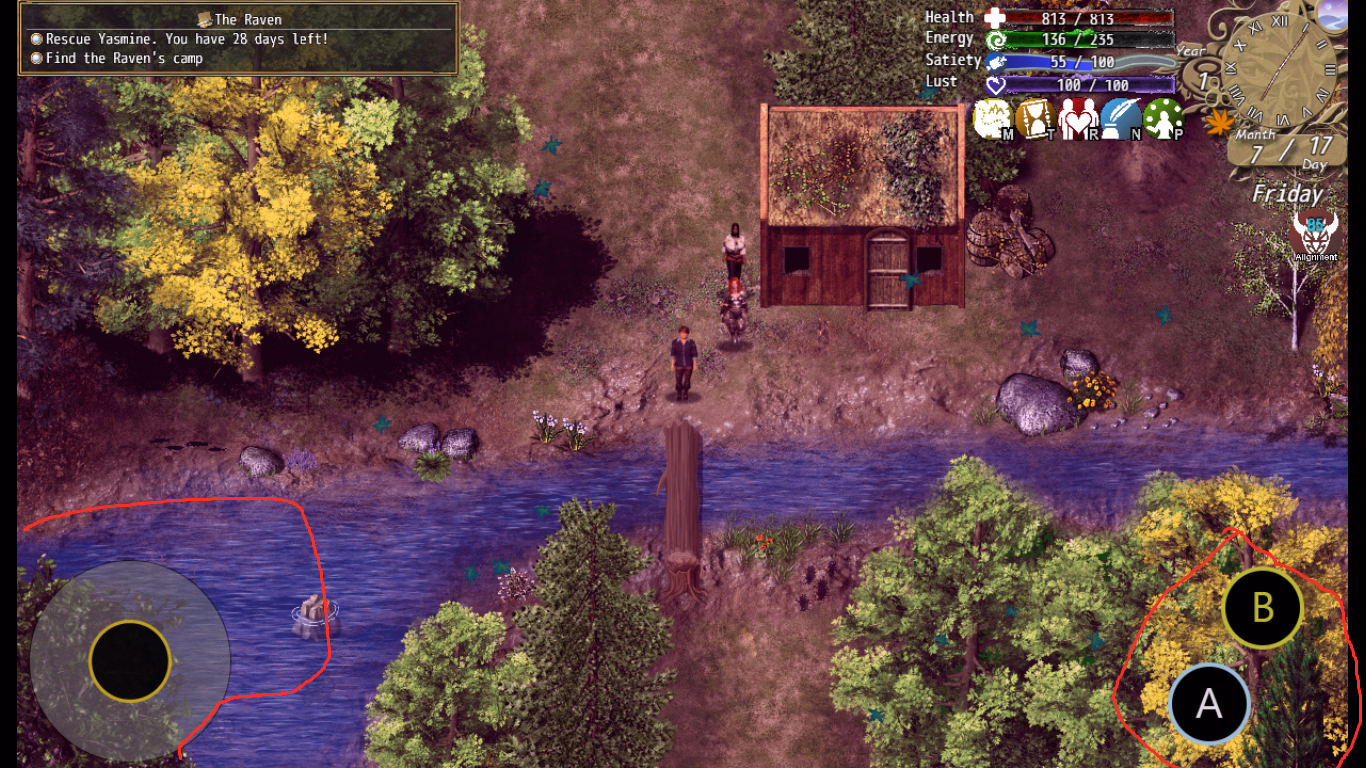Open the quill notes icon marked N
Screen dimensions: 1366x768
tap(1121, 120)
